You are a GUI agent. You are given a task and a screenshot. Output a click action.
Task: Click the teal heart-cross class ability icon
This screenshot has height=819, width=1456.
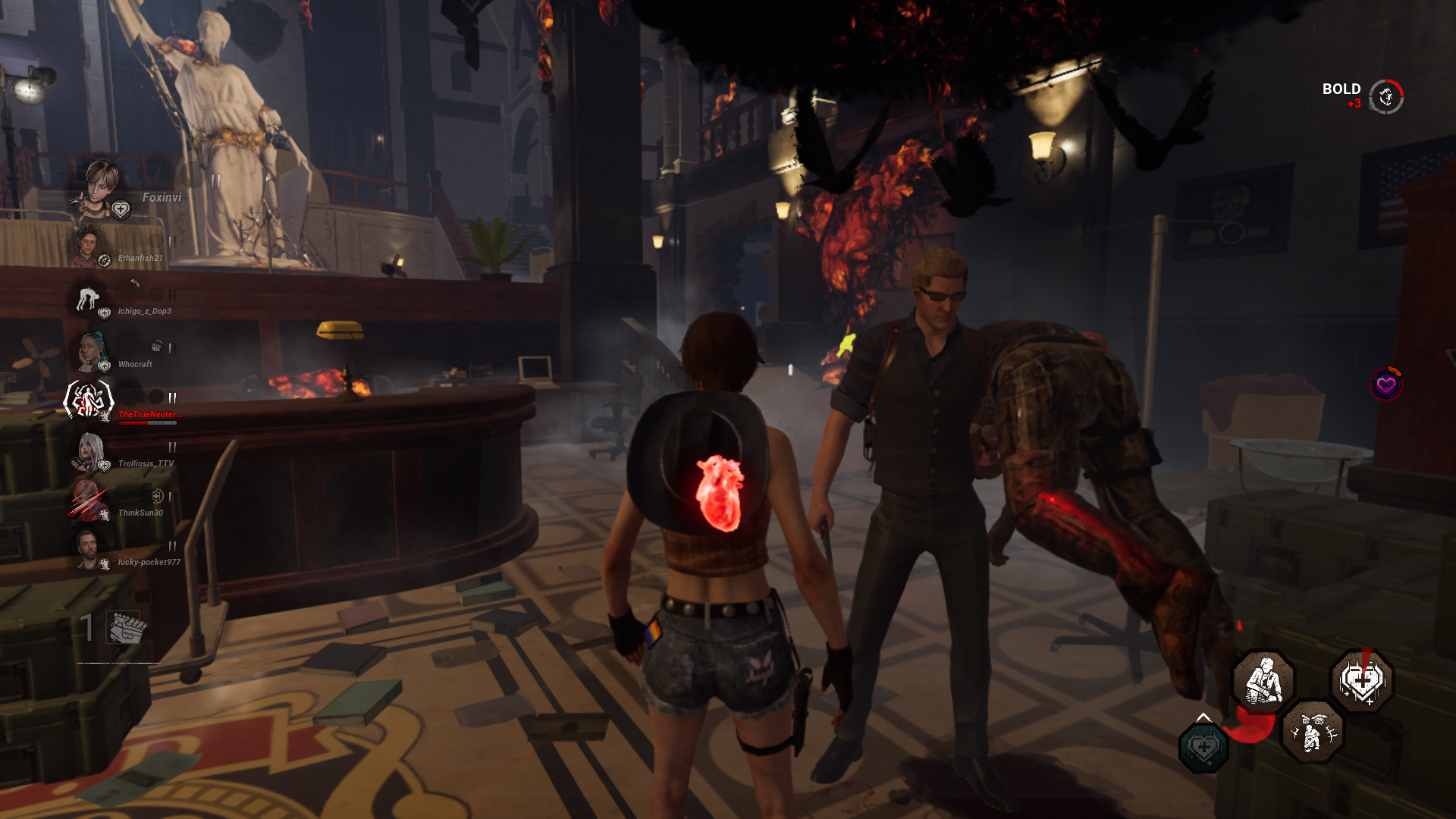1203,748
